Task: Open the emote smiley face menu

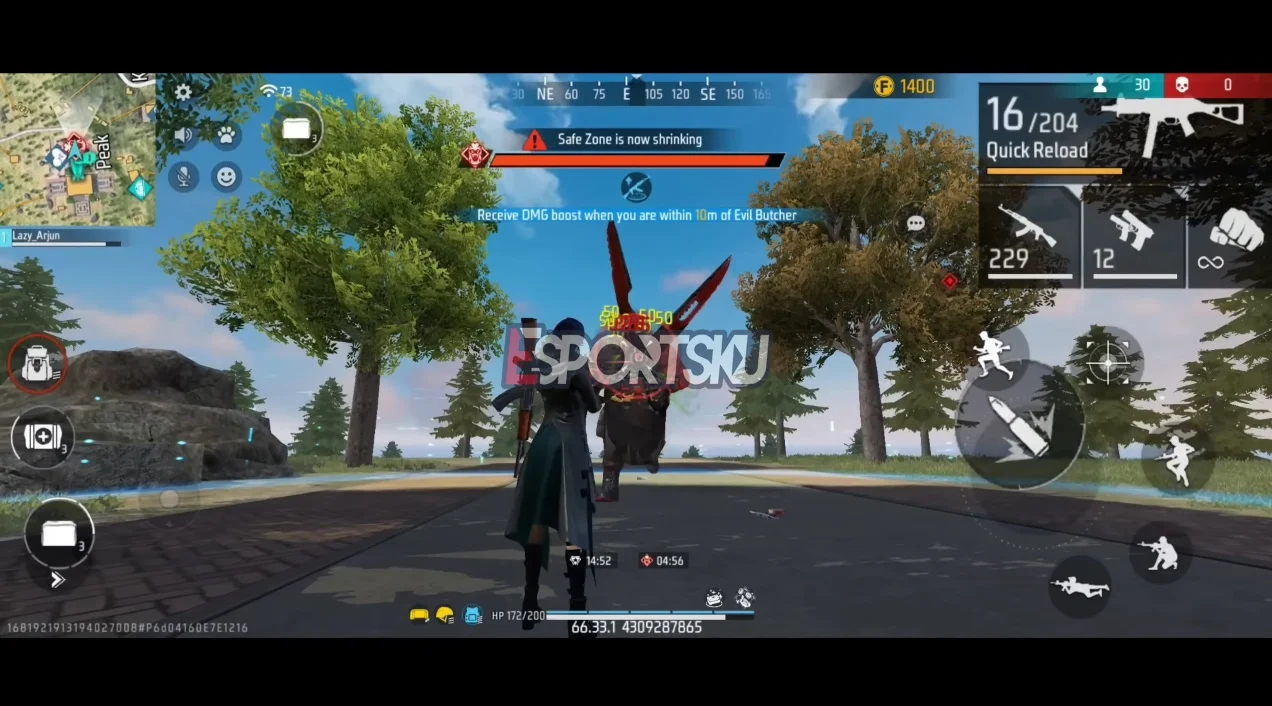Action: coord(227,177)
